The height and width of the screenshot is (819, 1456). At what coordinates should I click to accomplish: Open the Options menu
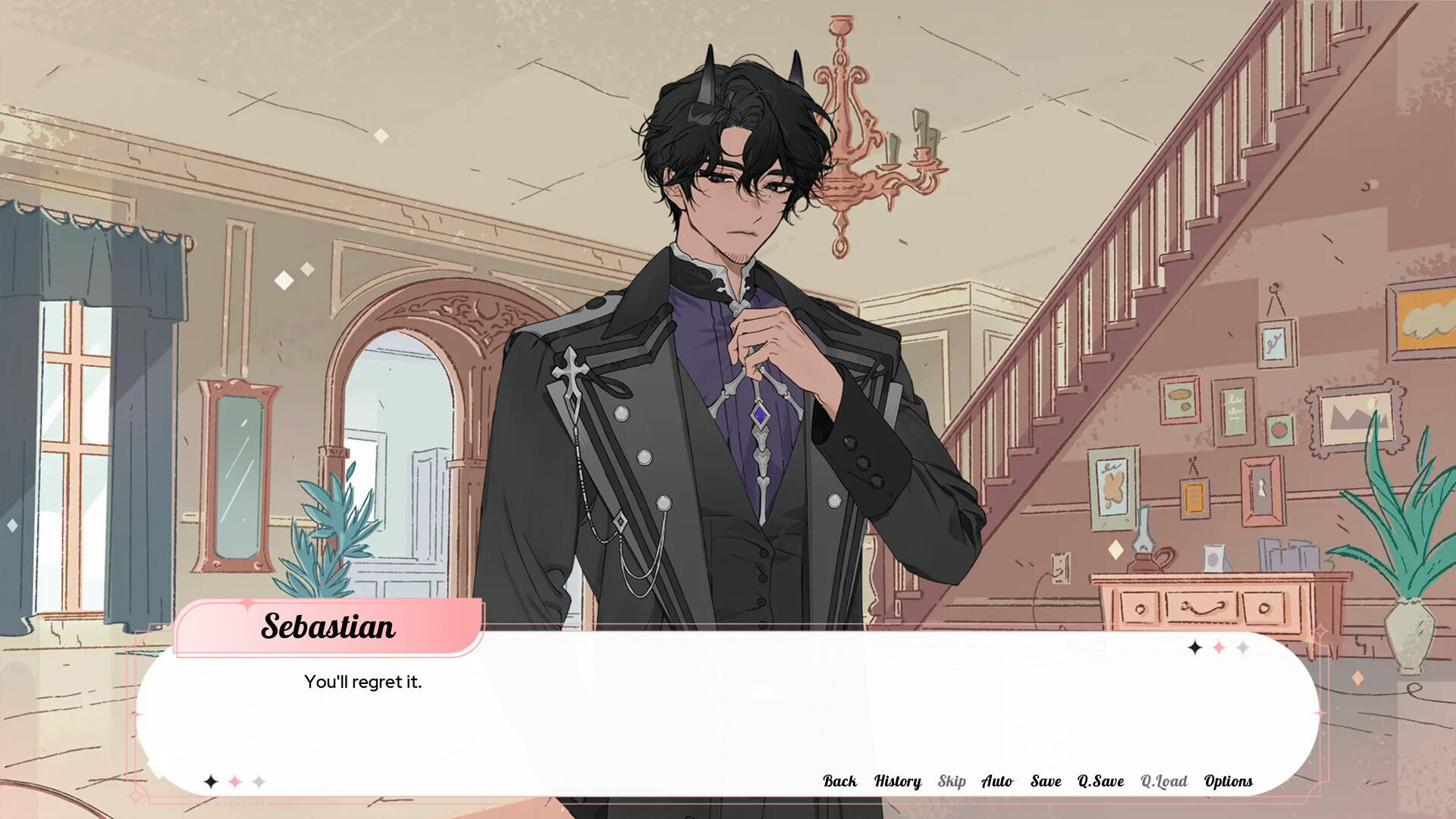coord(1228,780)
